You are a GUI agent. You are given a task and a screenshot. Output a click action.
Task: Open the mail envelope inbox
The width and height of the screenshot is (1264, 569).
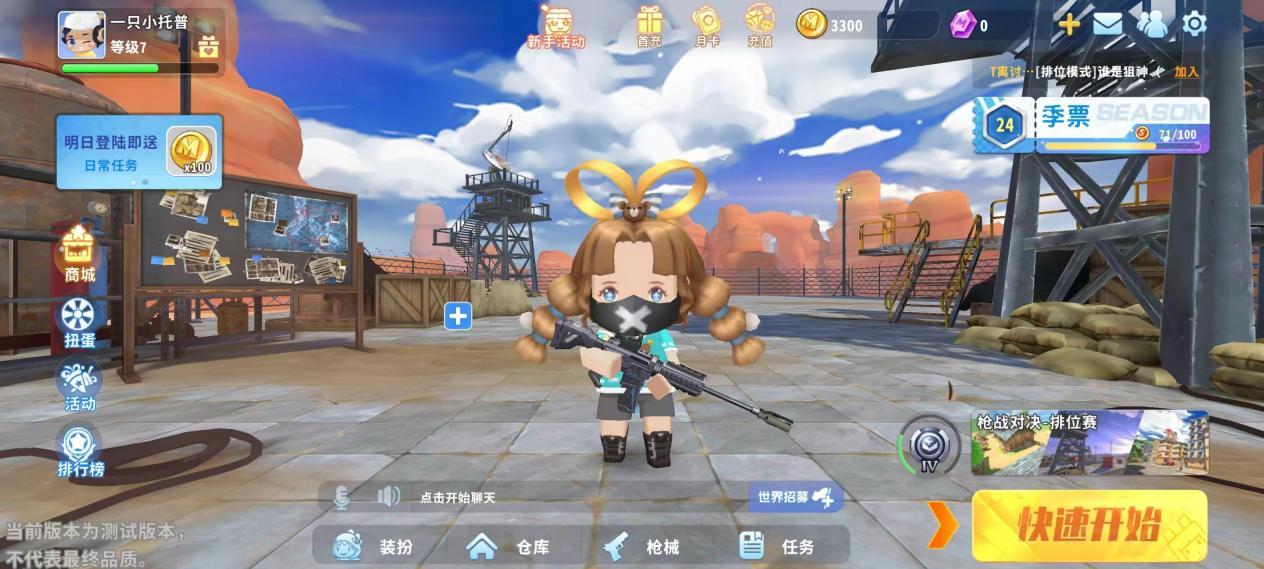point(1108,24)
